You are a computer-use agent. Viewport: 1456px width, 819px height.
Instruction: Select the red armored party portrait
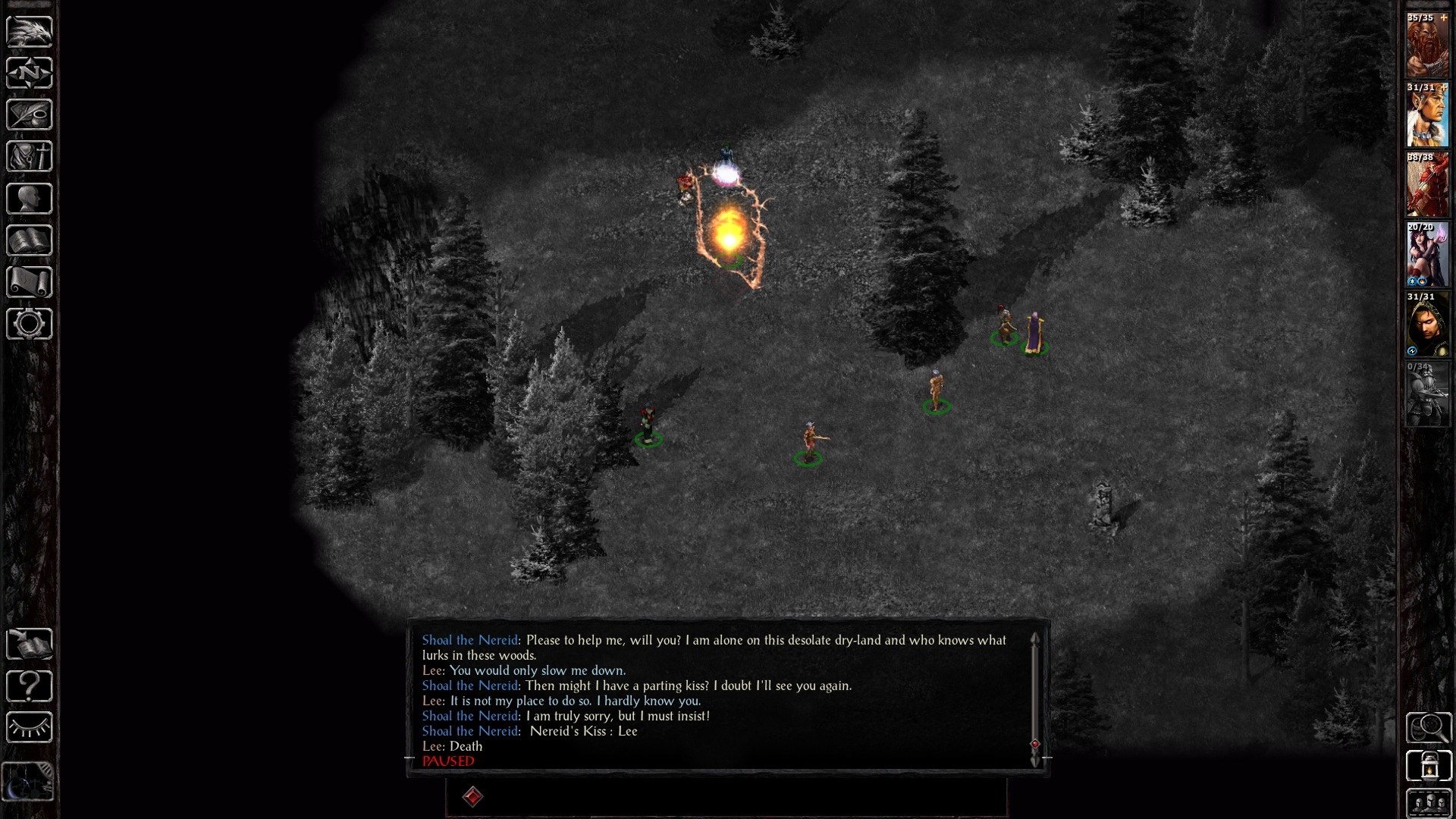[x=1427, y=185]
